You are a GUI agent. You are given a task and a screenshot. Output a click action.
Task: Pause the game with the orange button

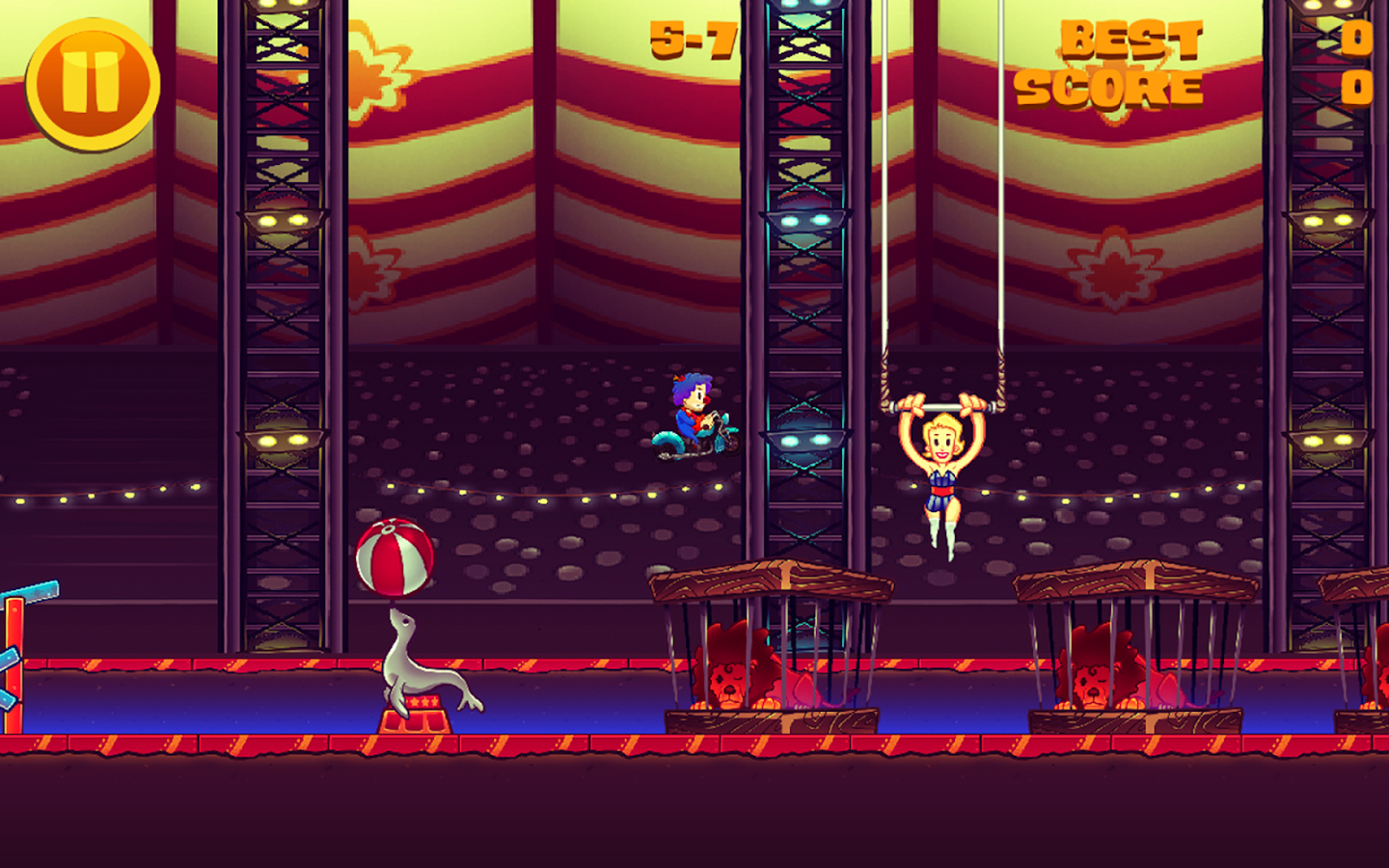click(x=93, y=83)
